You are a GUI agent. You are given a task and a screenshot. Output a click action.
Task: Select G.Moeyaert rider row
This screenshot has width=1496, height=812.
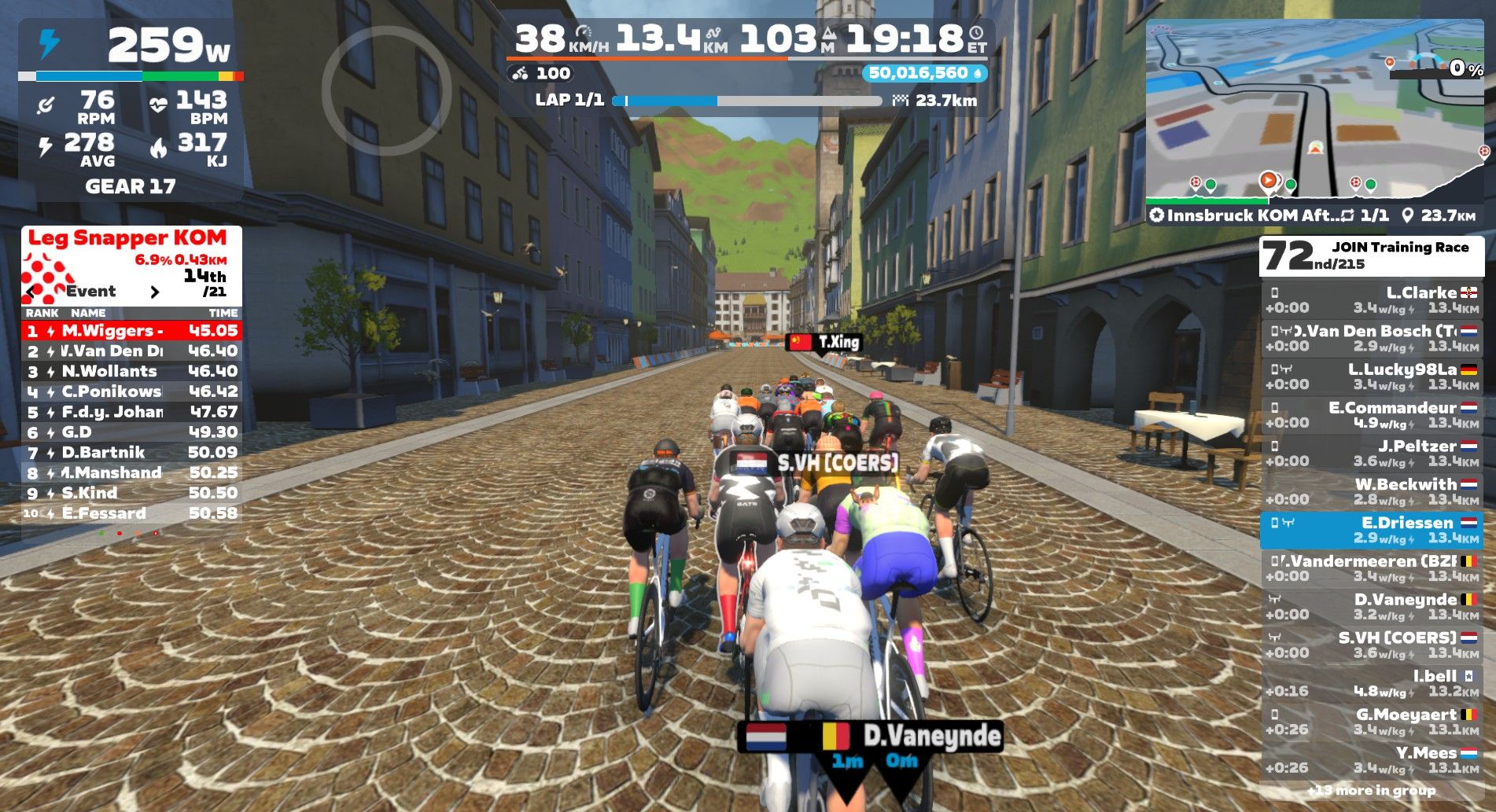point(1372,722)
